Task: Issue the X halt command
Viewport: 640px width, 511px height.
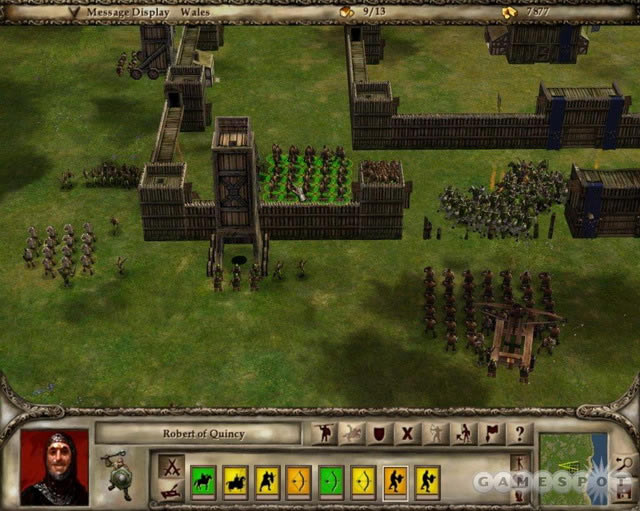Action: pos(408,434)
